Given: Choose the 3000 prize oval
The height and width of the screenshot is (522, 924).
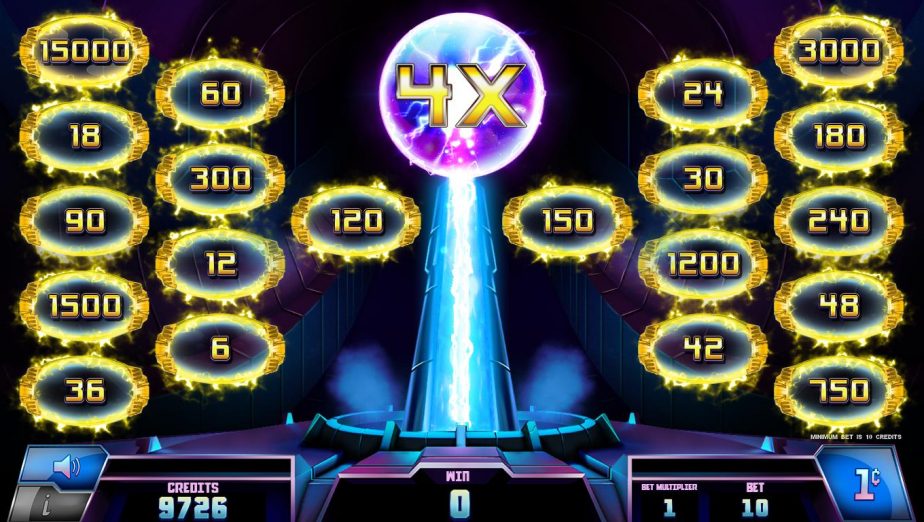Looking at the screenshot, I should click(838, 51).
